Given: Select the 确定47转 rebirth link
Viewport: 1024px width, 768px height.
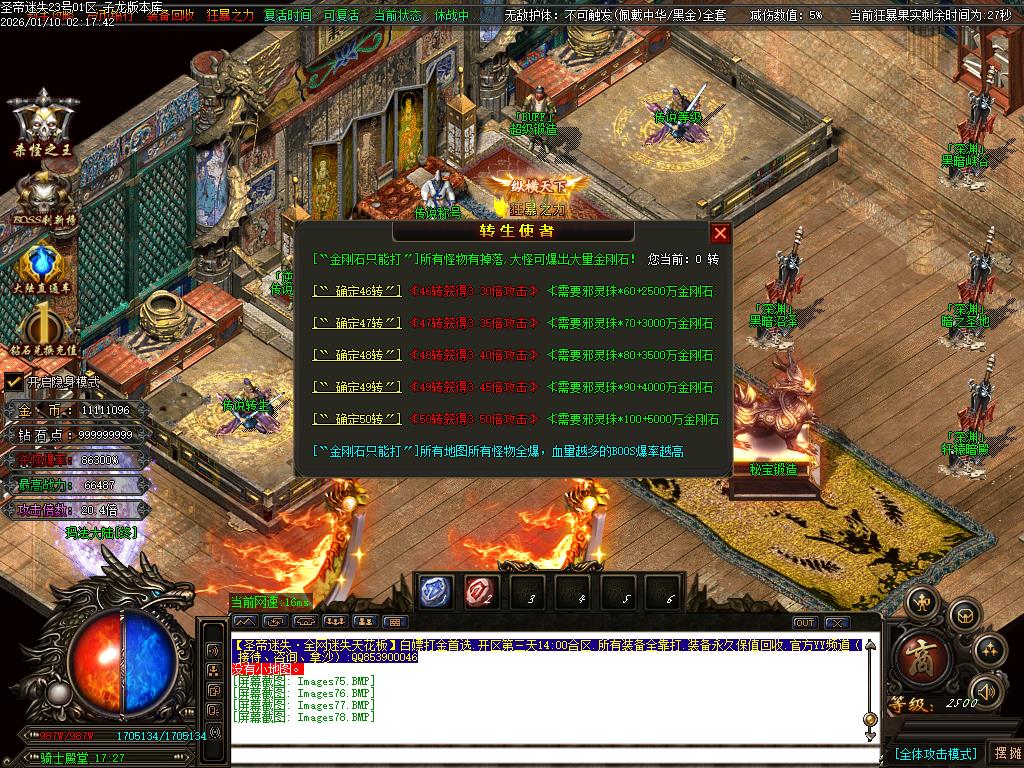Looking at the screenshot, I should click(x=357, y=323).
